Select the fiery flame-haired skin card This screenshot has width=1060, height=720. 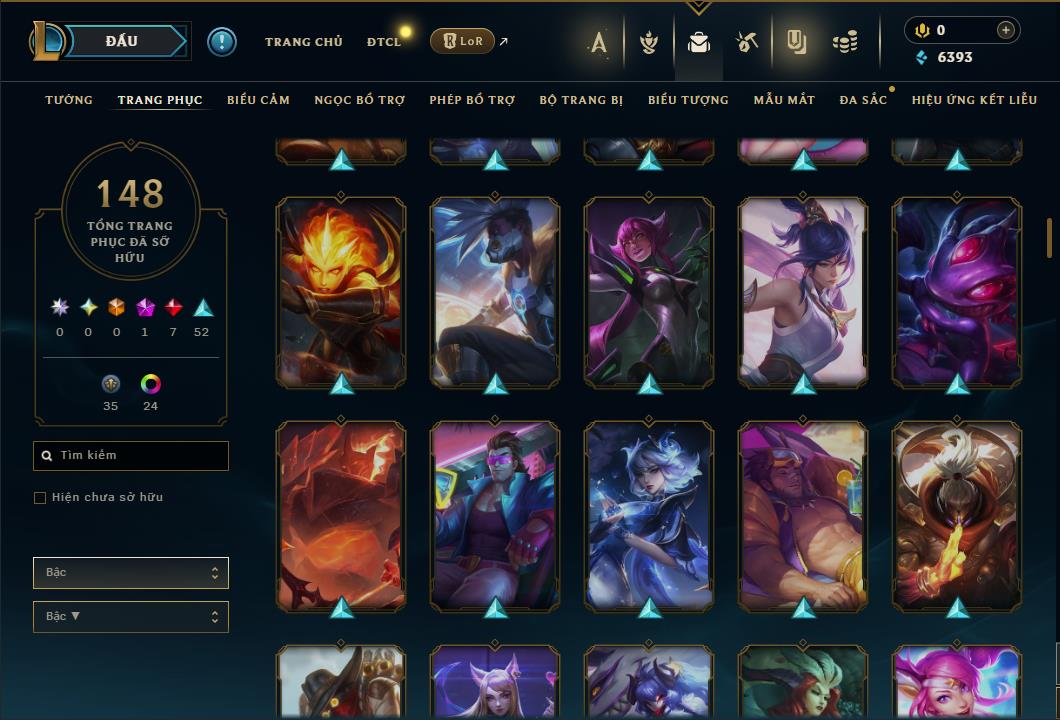pos(341,291)
